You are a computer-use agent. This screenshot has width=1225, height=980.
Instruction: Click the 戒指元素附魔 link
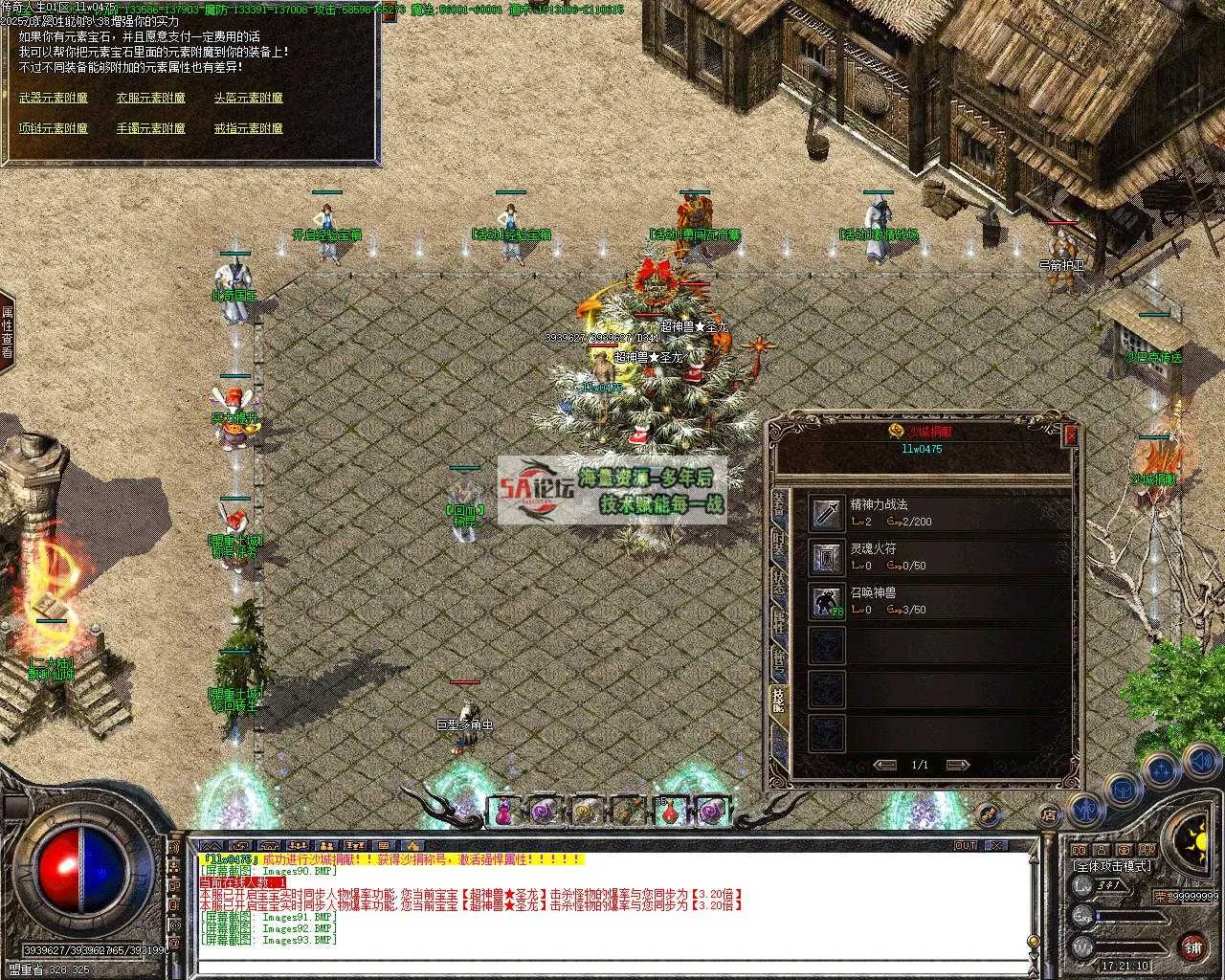click(x=248, y=128)
